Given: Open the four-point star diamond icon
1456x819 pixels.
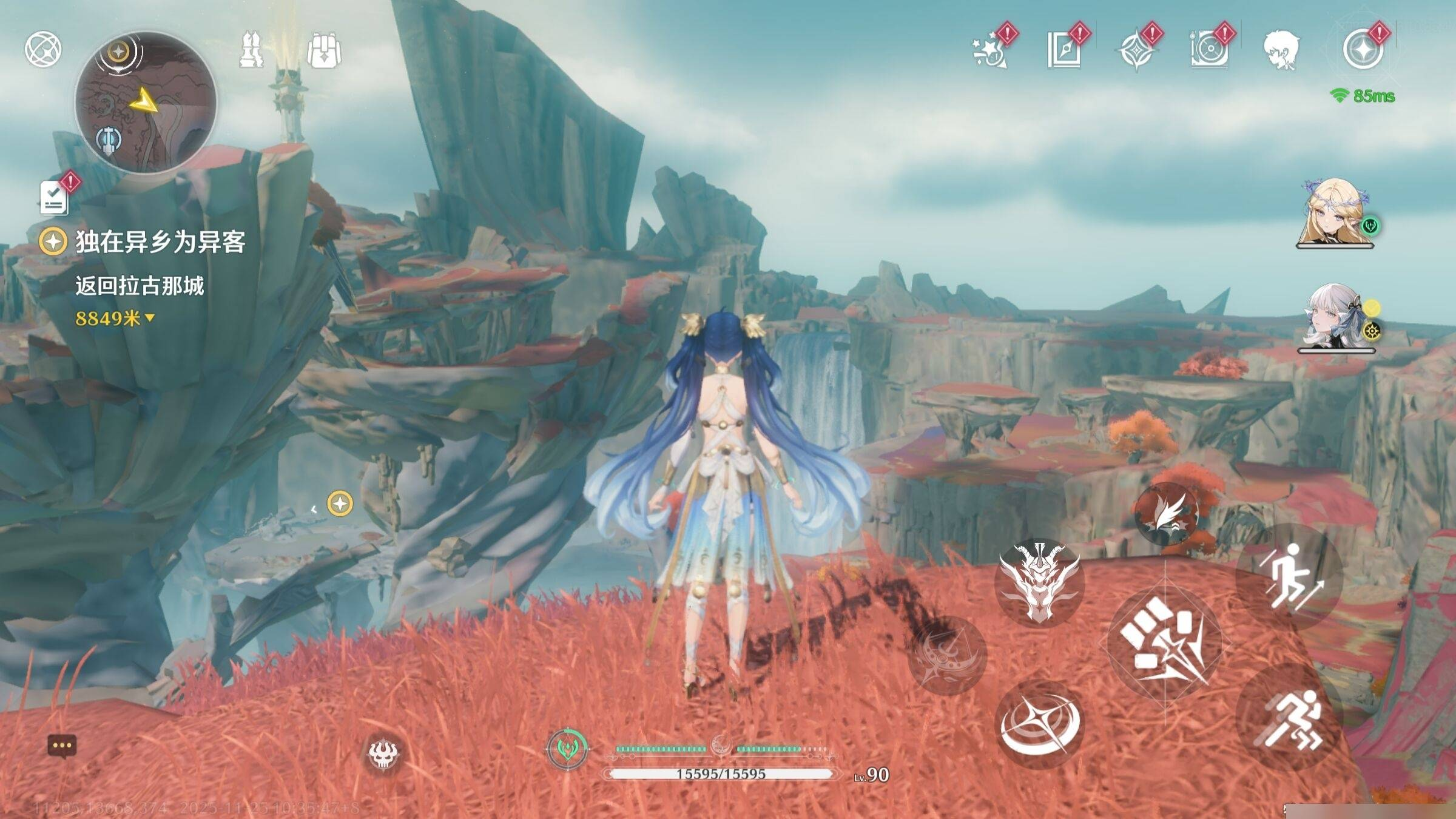Looking at the screenshot, I should [1136, 51].
